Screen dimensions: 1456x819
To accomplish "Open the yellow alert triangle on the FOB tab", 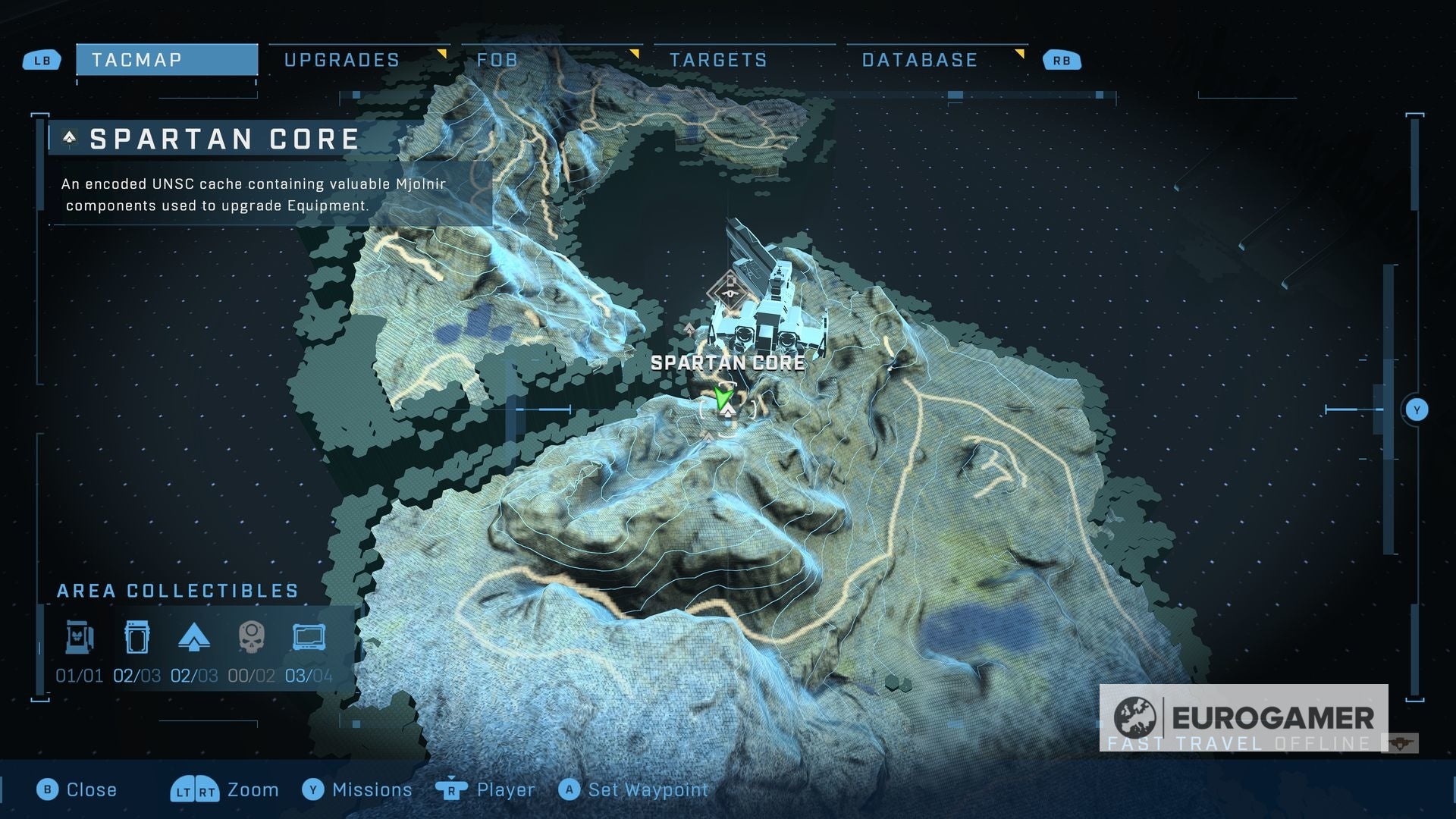I will pyautogui.click(x=635, y=54).
